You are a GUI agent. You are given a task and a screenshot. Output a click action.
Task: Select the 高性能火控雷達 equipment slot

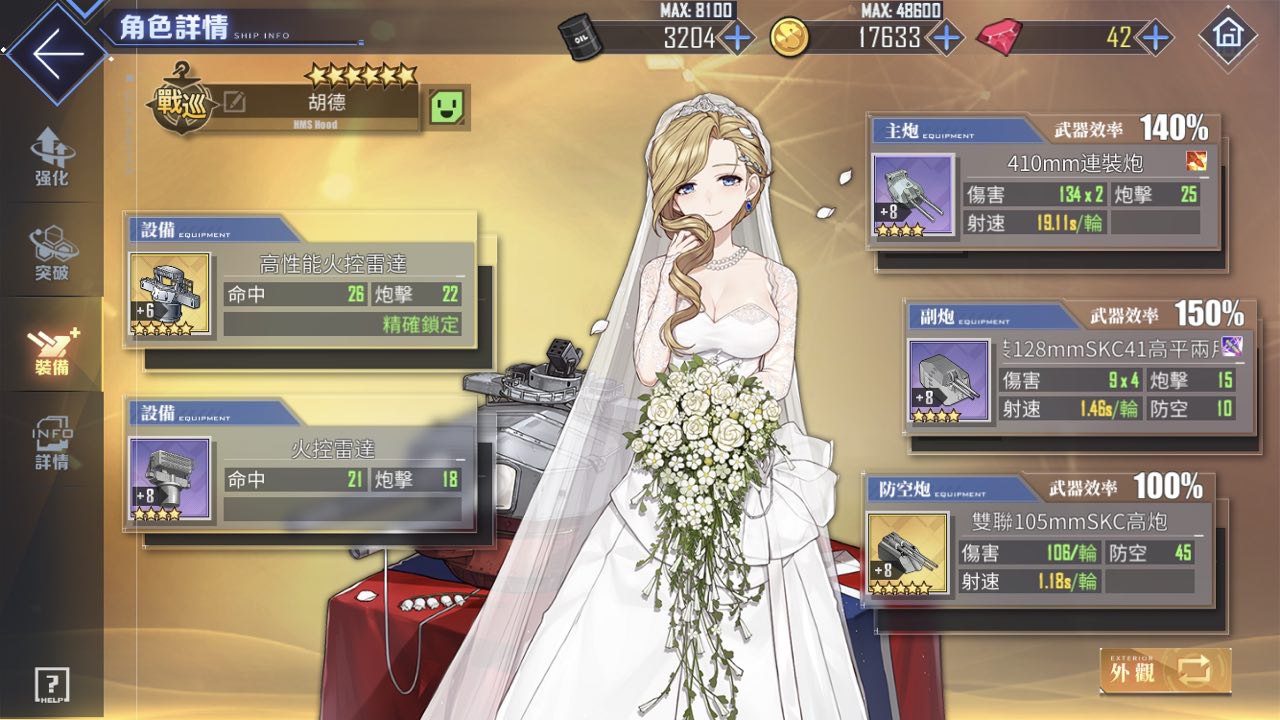pos(300,281)
